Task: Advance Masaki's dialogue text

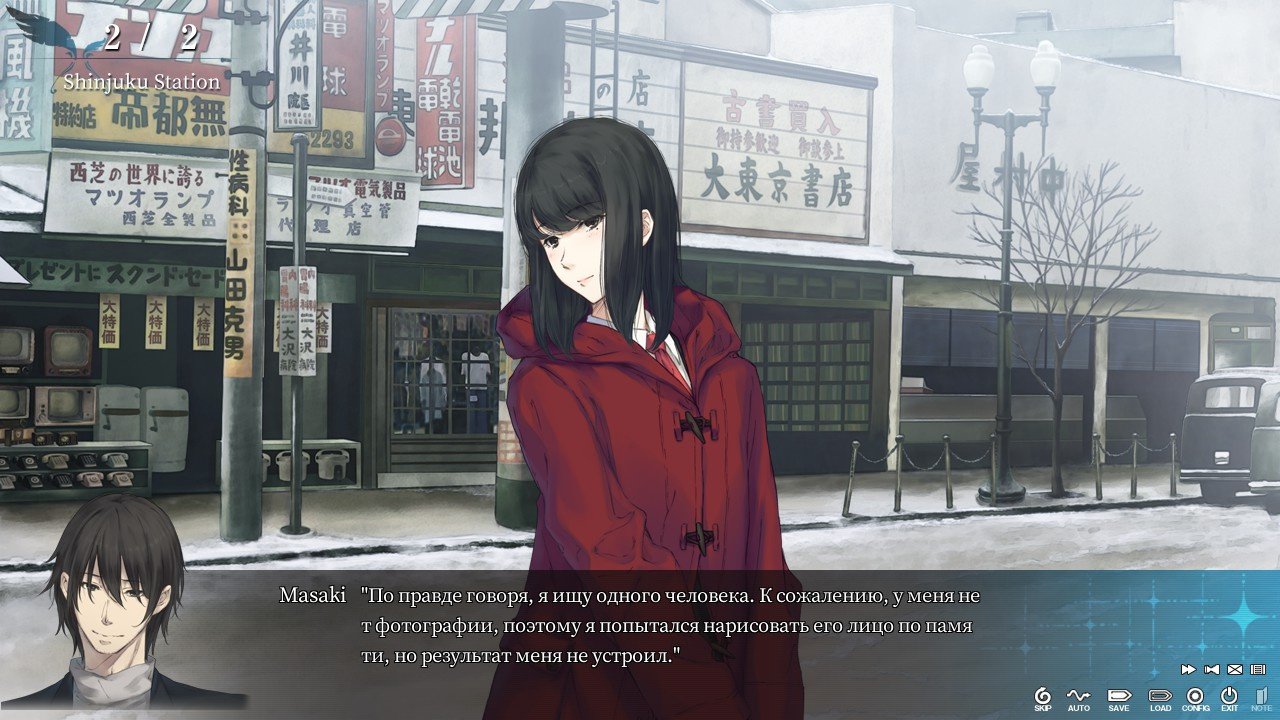Action: point(668,626)
